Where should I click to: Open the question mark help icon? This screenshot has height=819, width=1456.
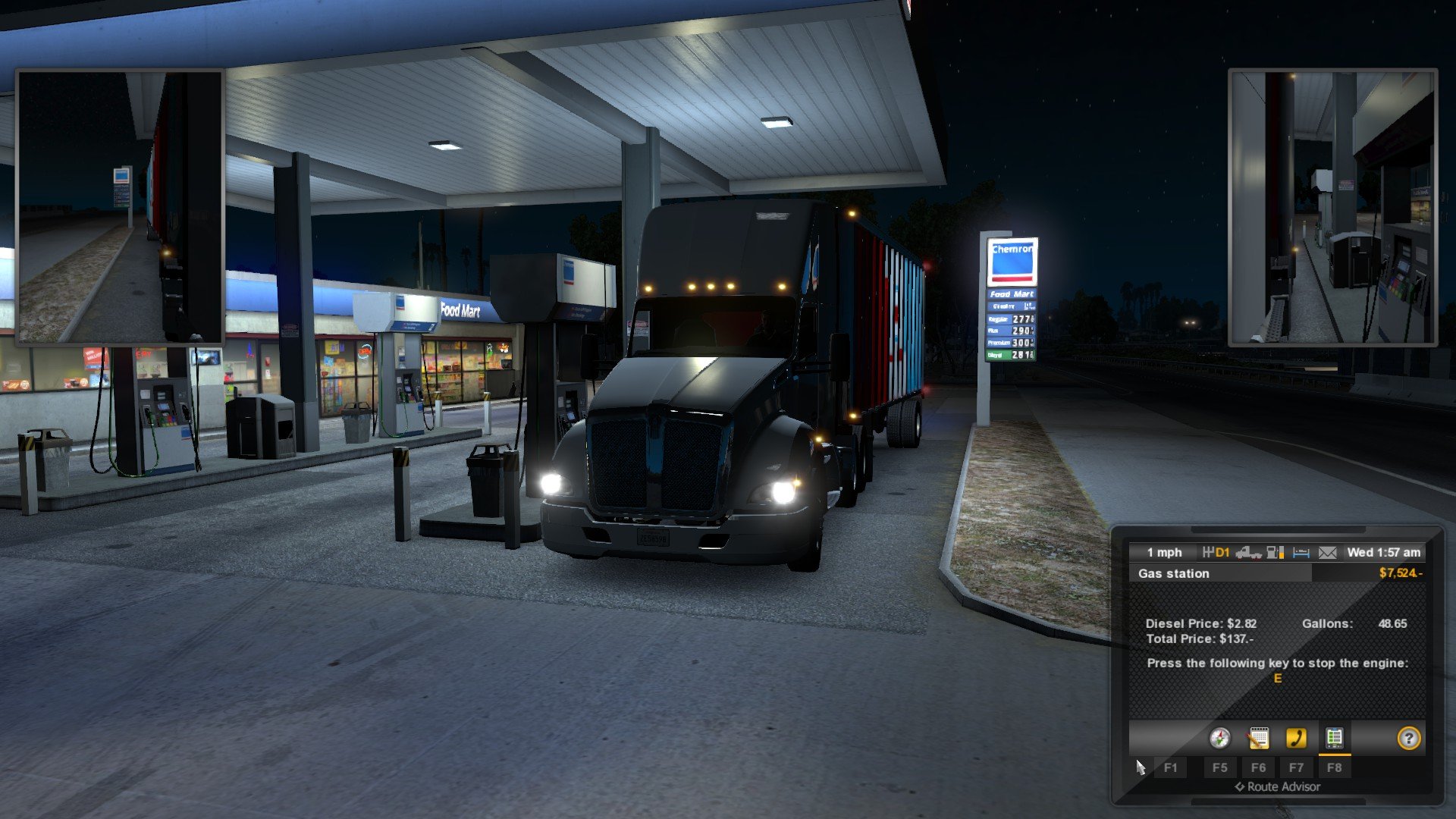point(1408,738)
